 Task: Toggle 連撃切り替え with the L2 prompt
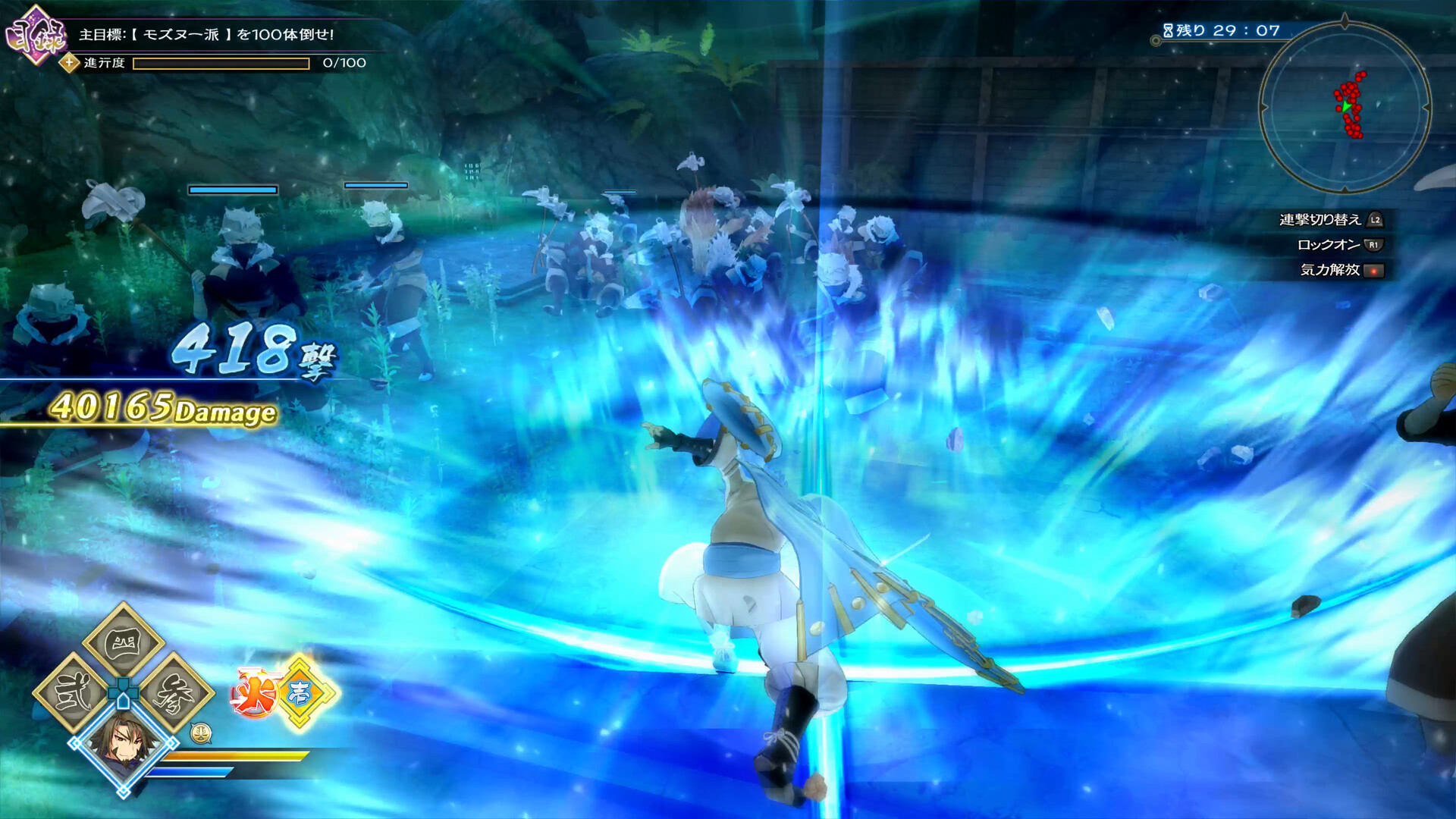click(1375, 221)
